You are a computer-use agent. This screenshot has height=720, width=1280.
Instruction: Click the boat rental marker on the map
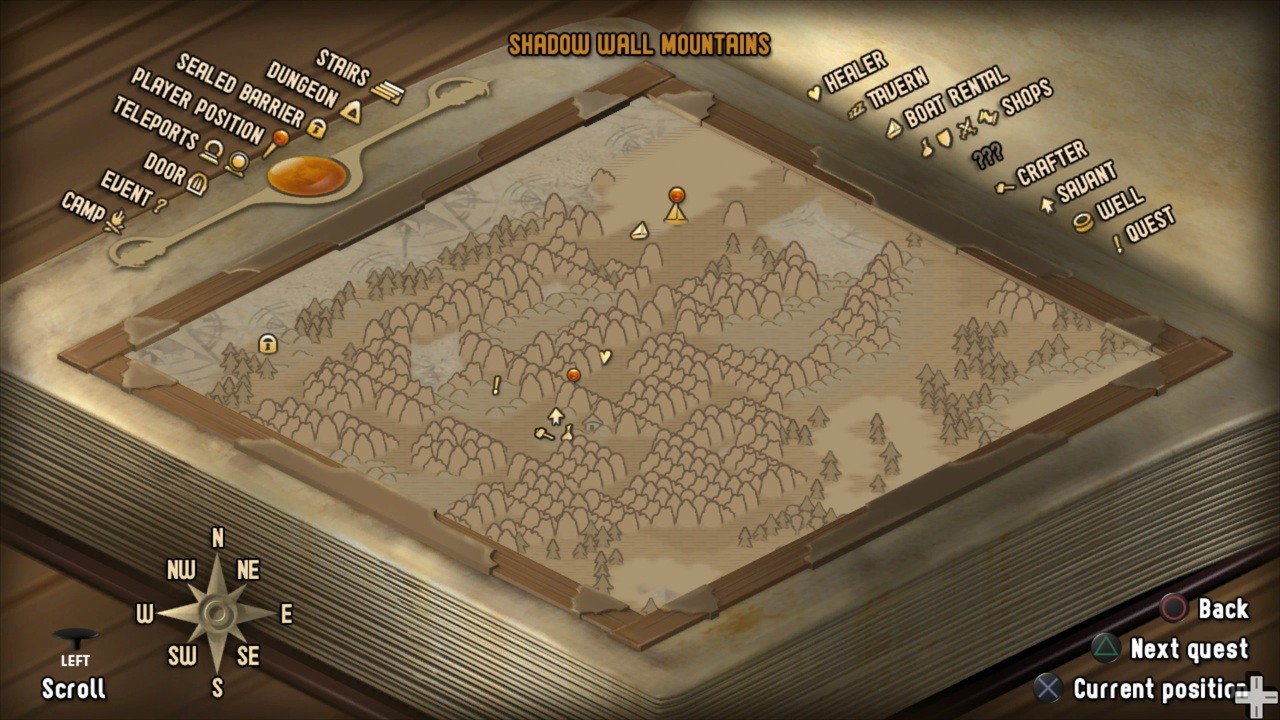pyautogui.click(x=640, y=231)
